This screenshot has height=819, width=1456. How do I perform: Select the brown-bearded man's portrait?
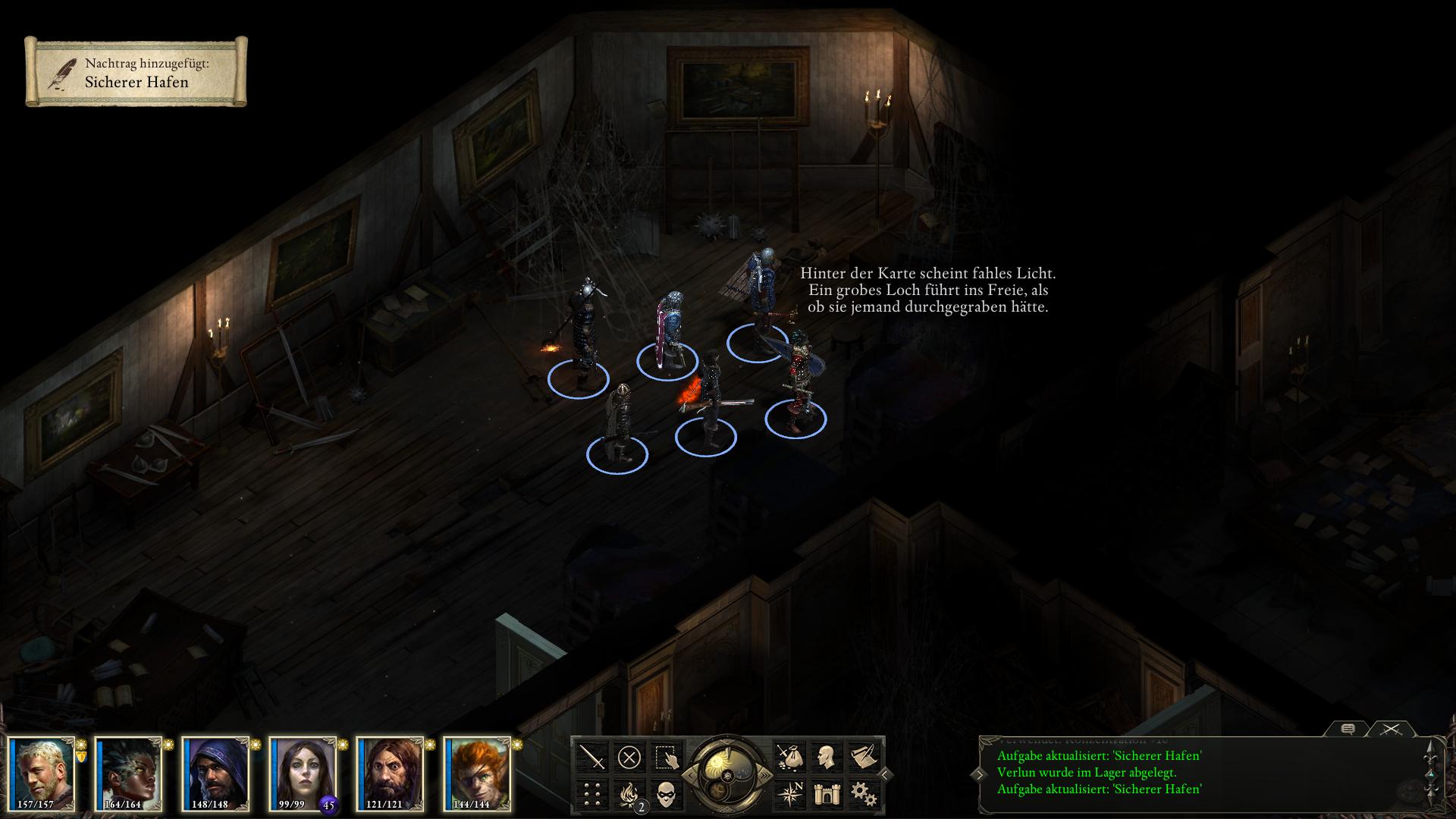[391, 773]
